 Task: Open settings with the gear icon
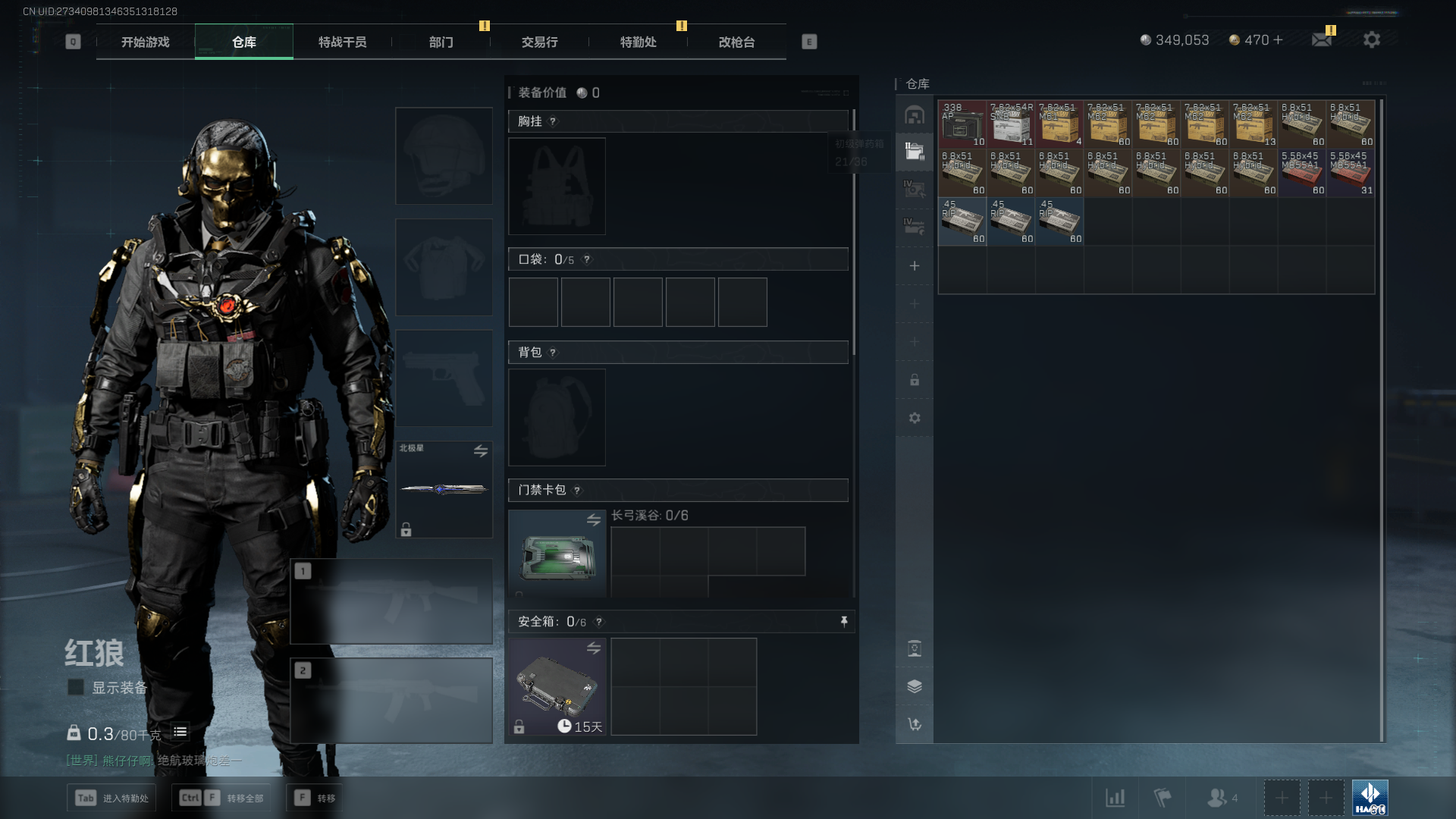pyautogui.click(x=1372, y=39)
